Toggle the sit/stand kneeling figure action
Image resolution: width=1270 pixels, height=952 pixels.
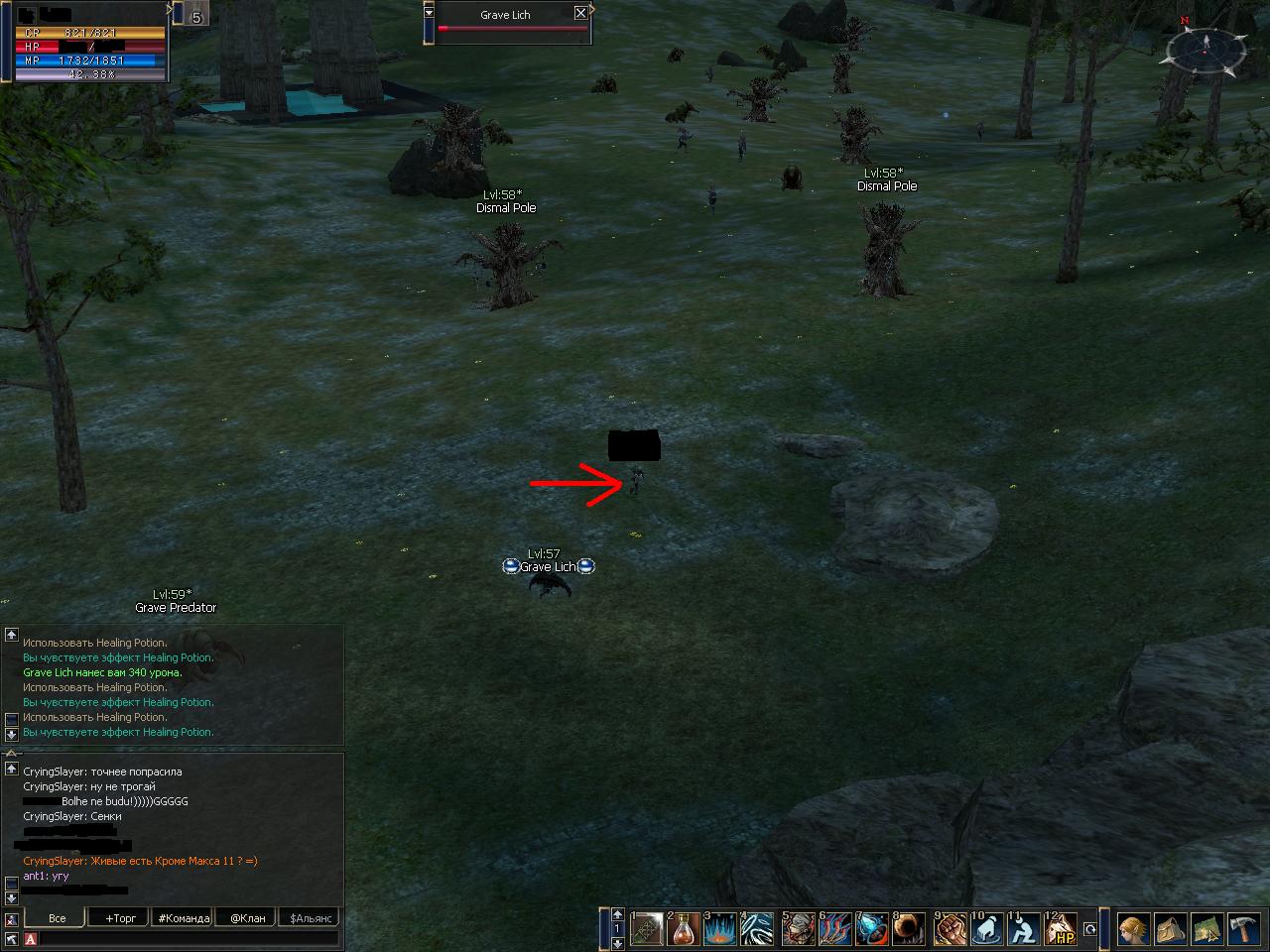[x=1024, y=929]
